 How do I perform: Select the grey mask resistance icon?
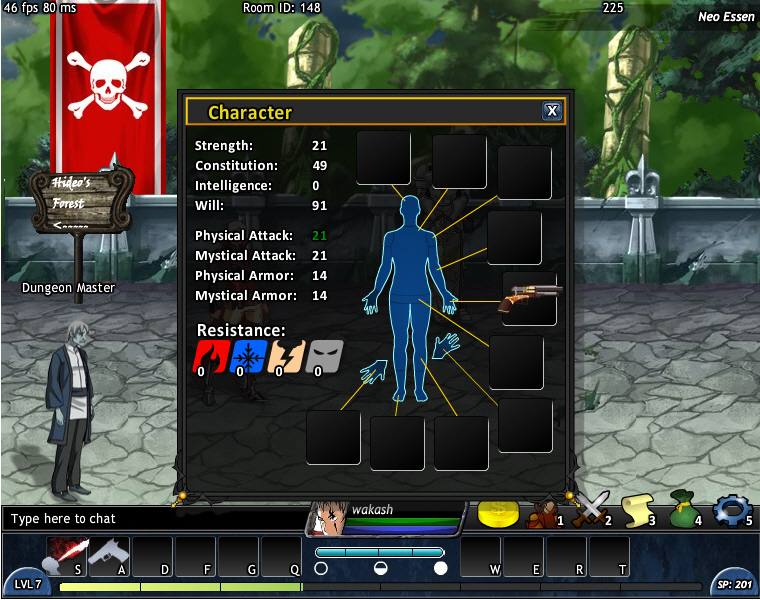(x=324, y=355)
